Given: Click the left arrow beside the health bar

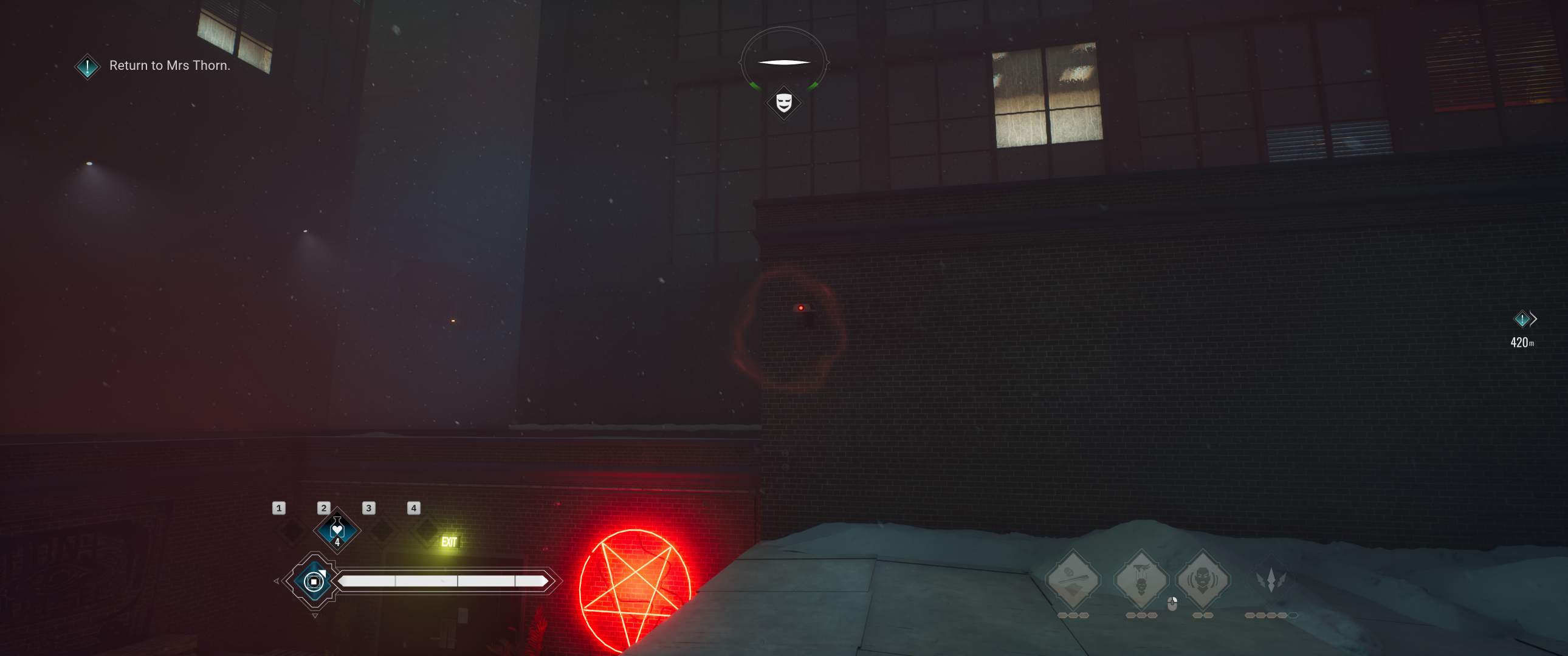Looking at the screenshot, I should tap(277, 582).
